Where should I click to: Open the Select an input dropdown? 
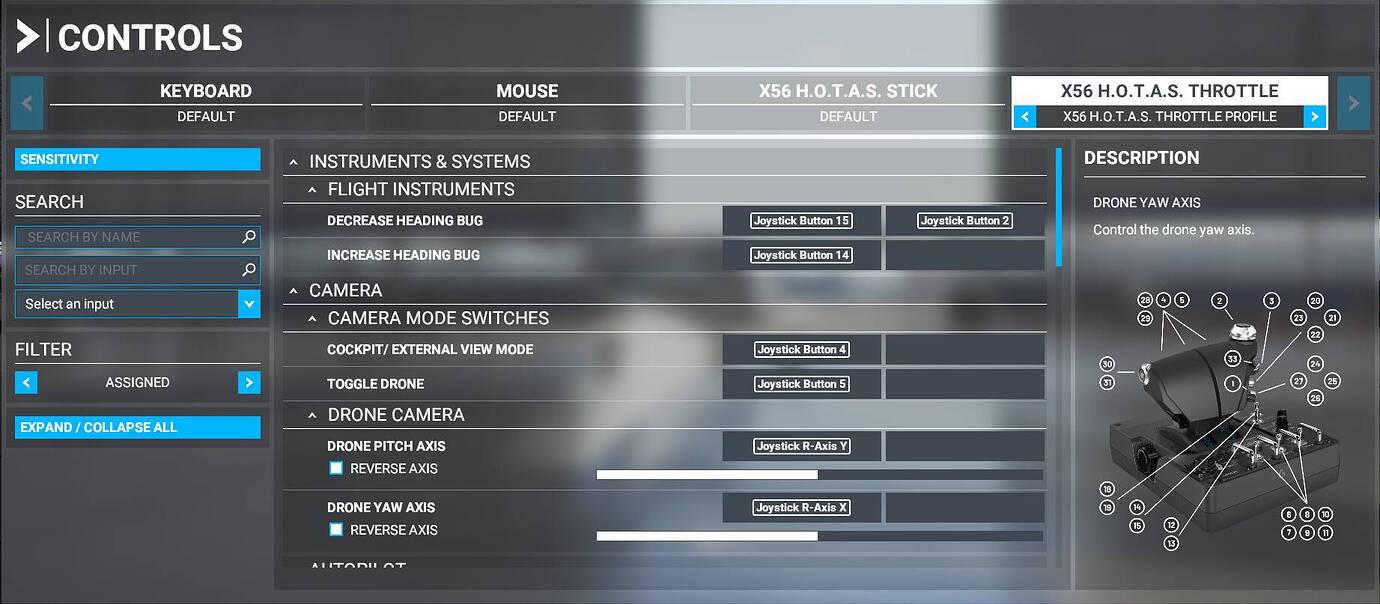[x=137, y=304]
